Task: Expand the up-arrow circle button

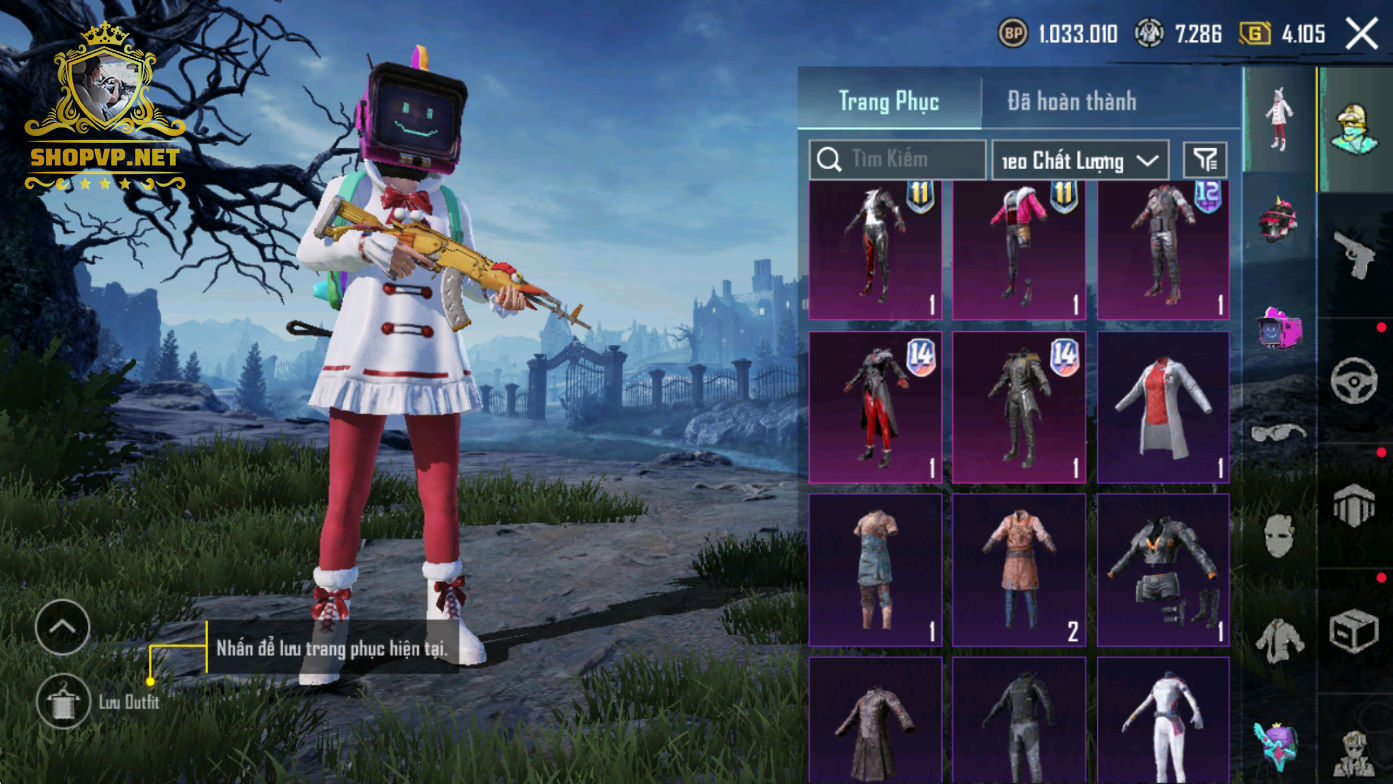Action: [x=62, y=628]
